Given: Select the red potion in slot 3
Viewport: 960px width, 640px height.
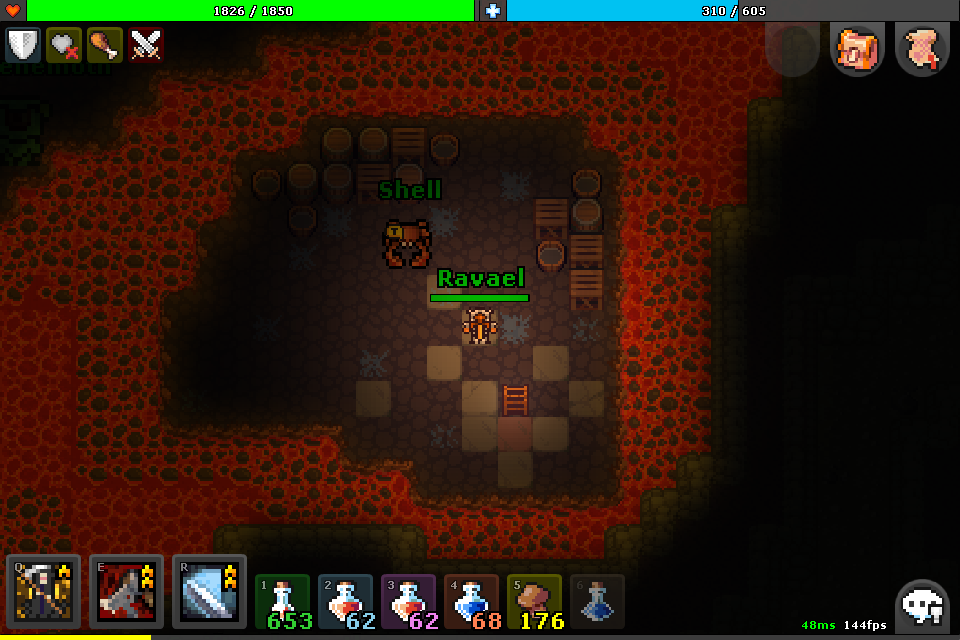Looking at the screenshot, I should [409, 602].
